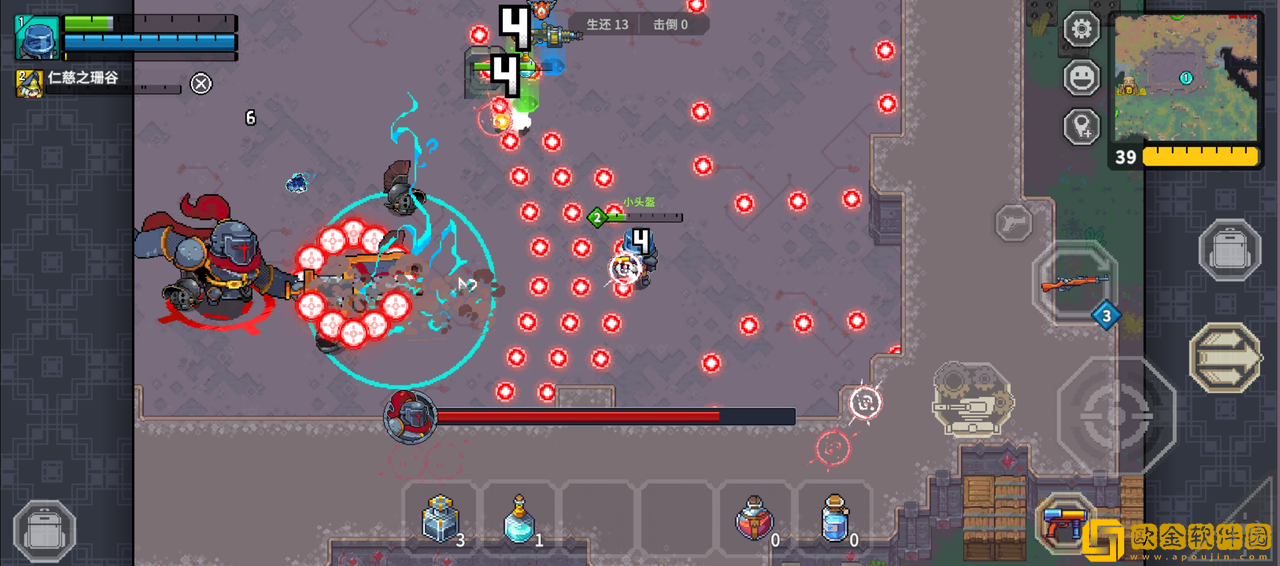Activate the triple-arrow dash ability
1280x566 pixels.
[1225, 357]
